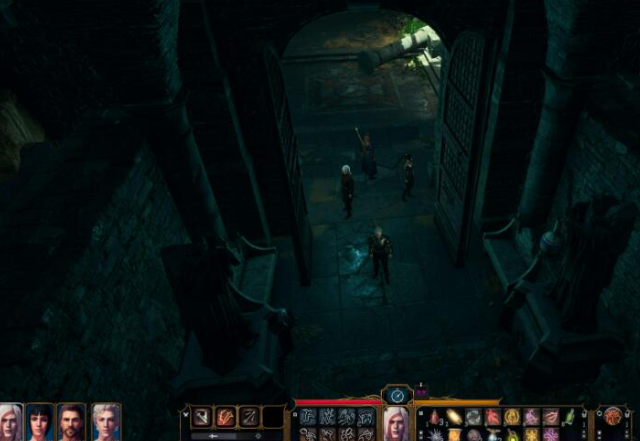
Task: Select the black-haired party member portrait
Action: tap(40, 422)
